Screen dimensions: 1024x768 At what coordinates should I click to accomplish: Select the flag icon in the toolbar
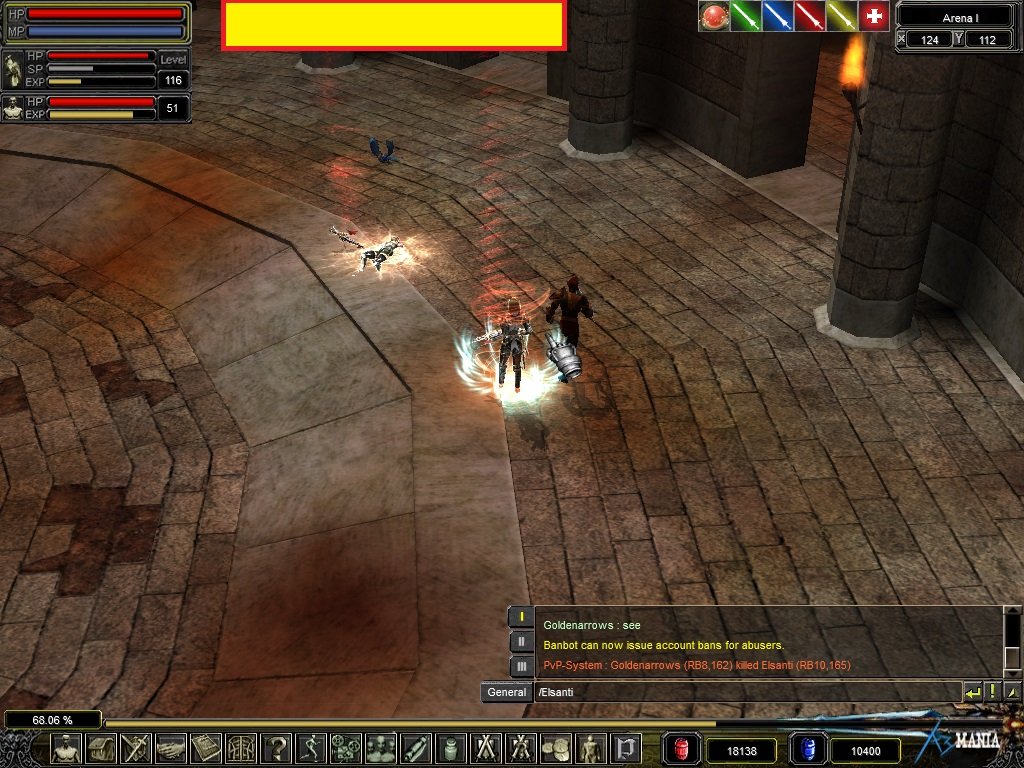(626, 748)
